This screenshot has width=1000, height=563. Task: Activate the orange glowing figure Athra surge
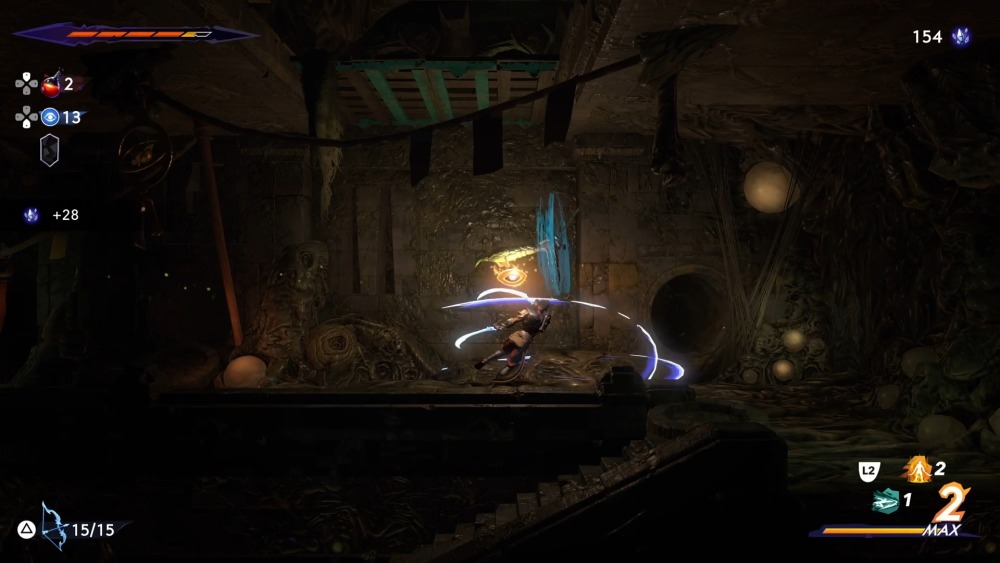pos(917,469)
